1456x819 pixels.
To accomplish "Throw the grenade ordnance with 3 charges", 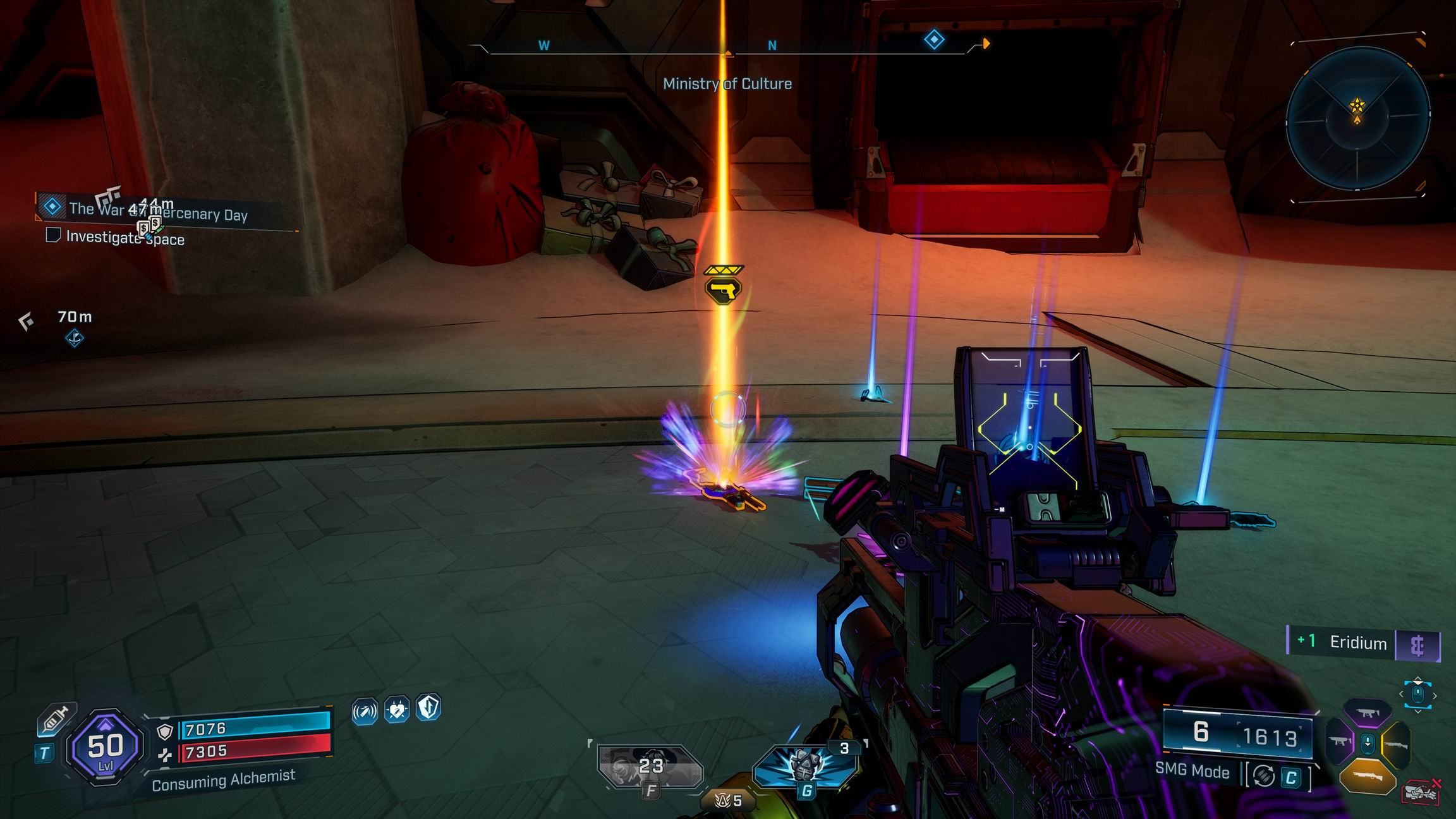I will [x=805, y=767].
